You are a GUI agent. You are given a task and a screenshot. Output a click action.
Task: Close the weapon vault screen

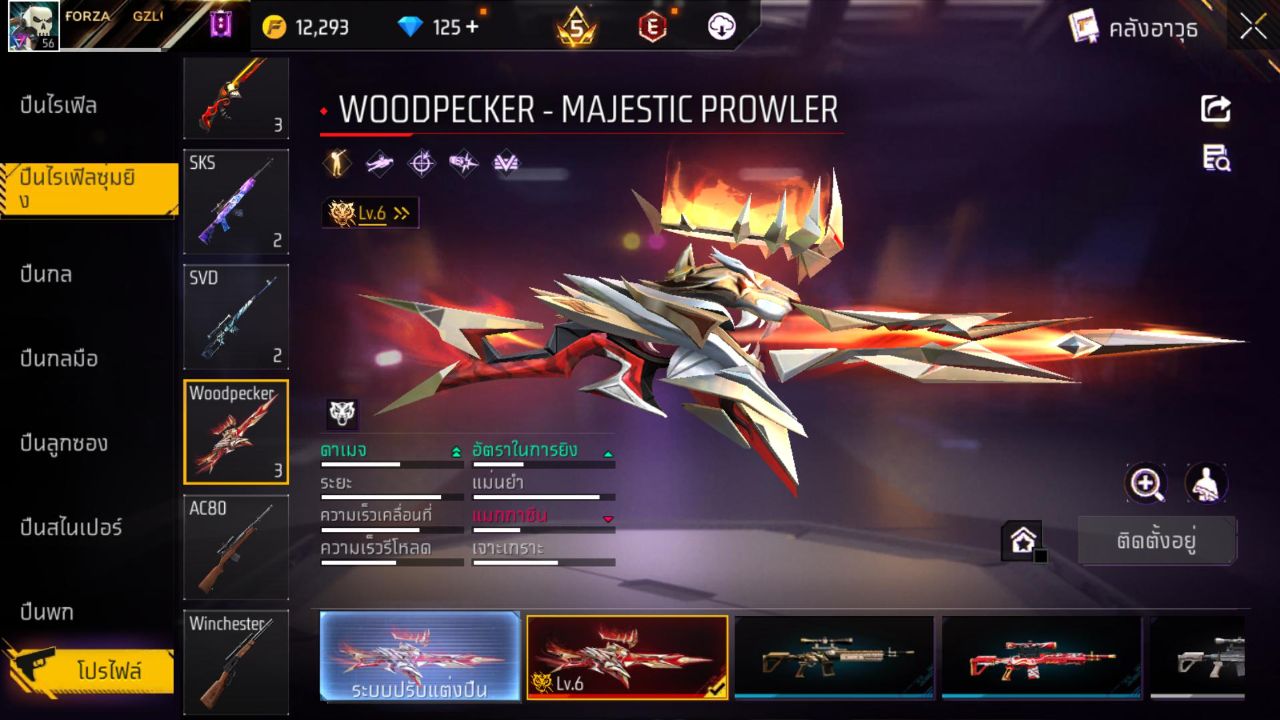pyautogui.click(x=1253, y=28)
